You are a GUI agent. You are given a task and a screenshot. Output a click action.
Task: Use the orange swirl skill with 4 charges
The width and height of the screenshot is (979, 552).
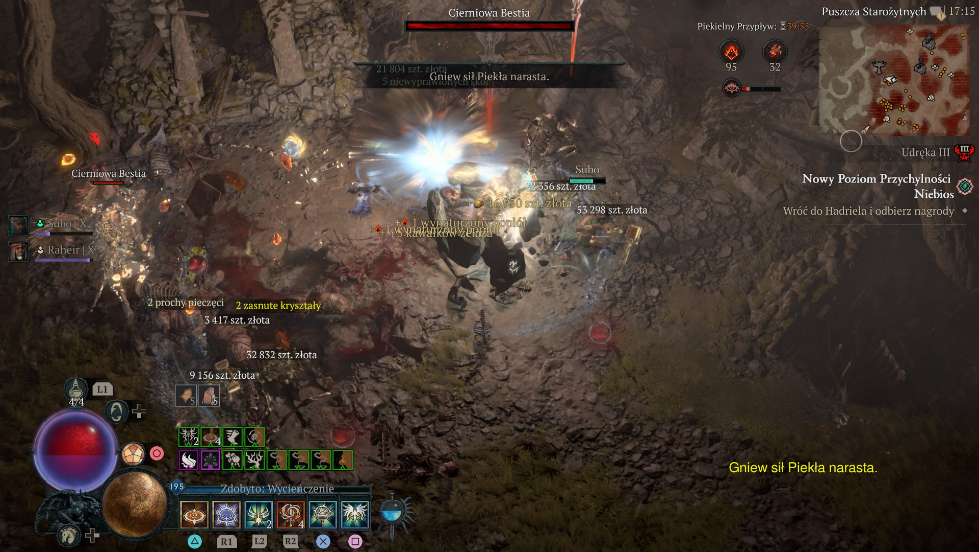click(x=290, y=514)
